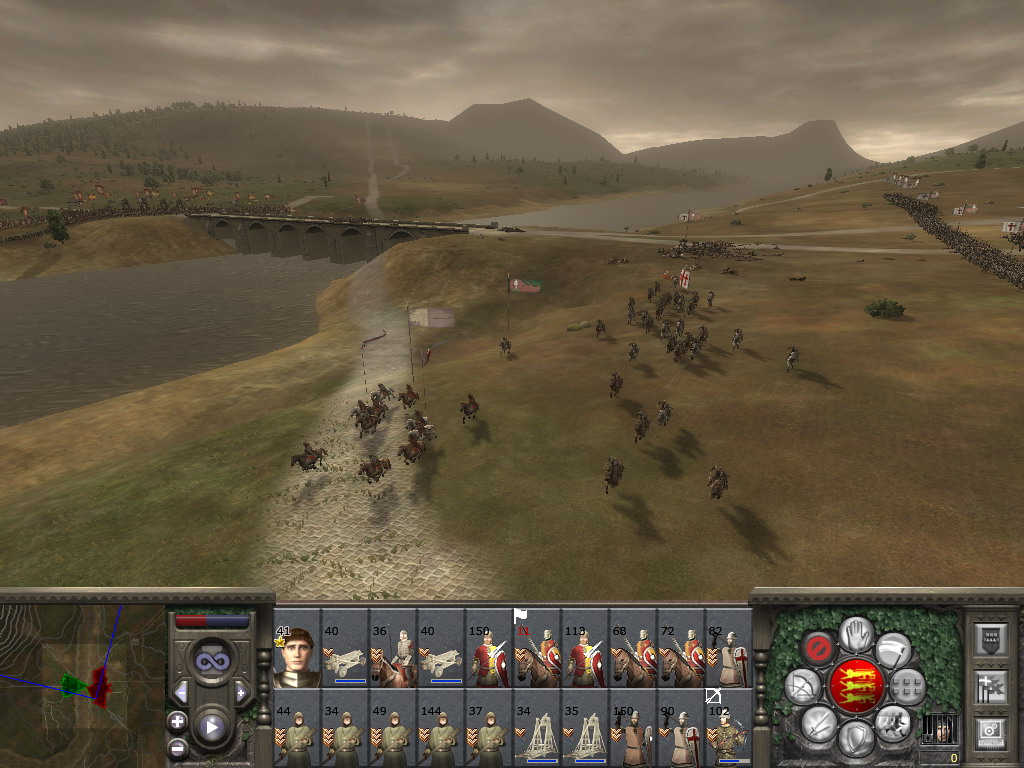Open group formations grid button
This screenshot has width=1024, height=768.
click(x=907, y=686)
